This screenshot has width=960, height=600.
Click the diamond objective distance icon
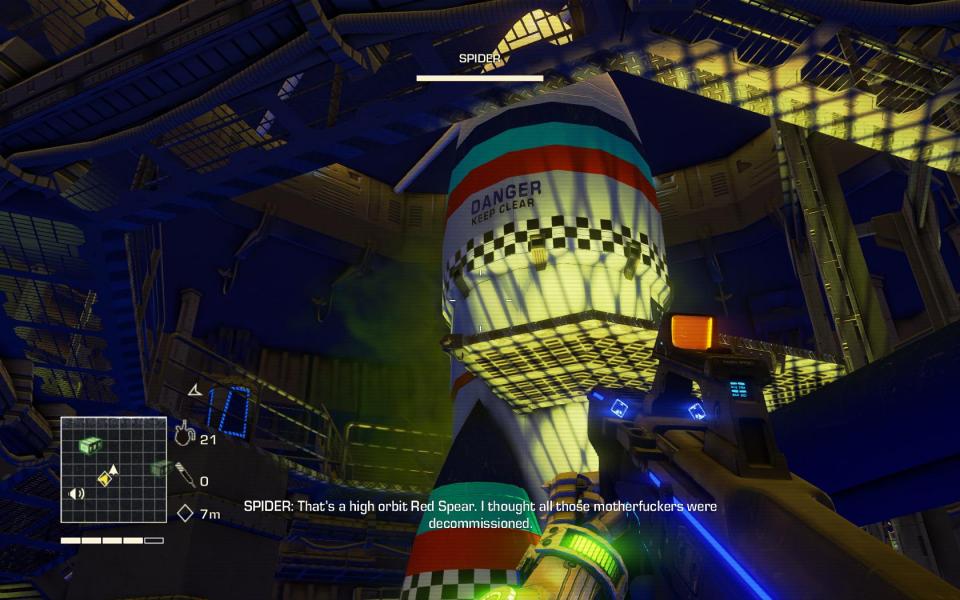click(185, 514)
